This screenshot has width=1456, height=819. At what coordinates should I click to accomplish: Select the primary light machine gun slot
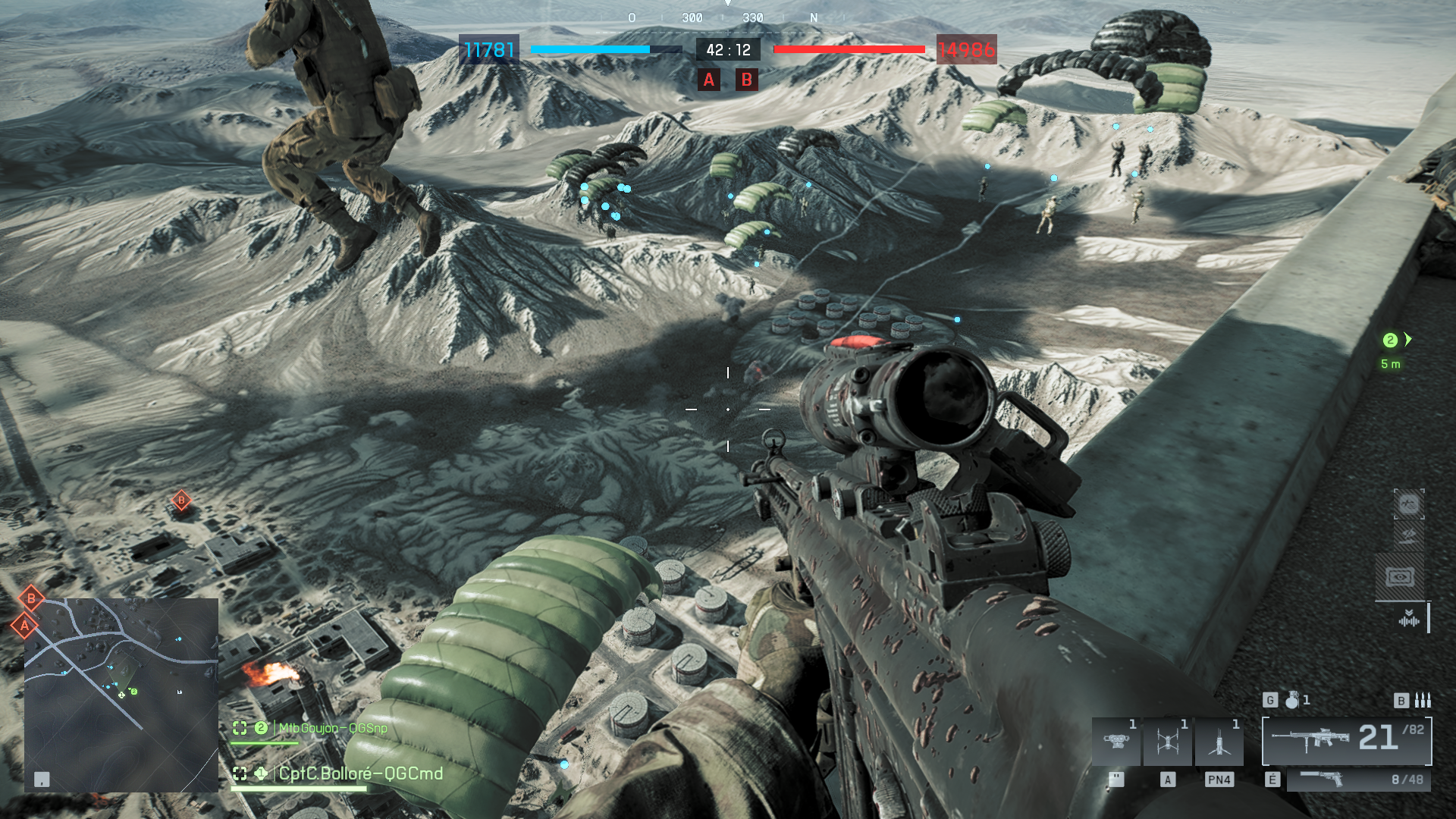pyautogui.click(x=1346, y=740)
